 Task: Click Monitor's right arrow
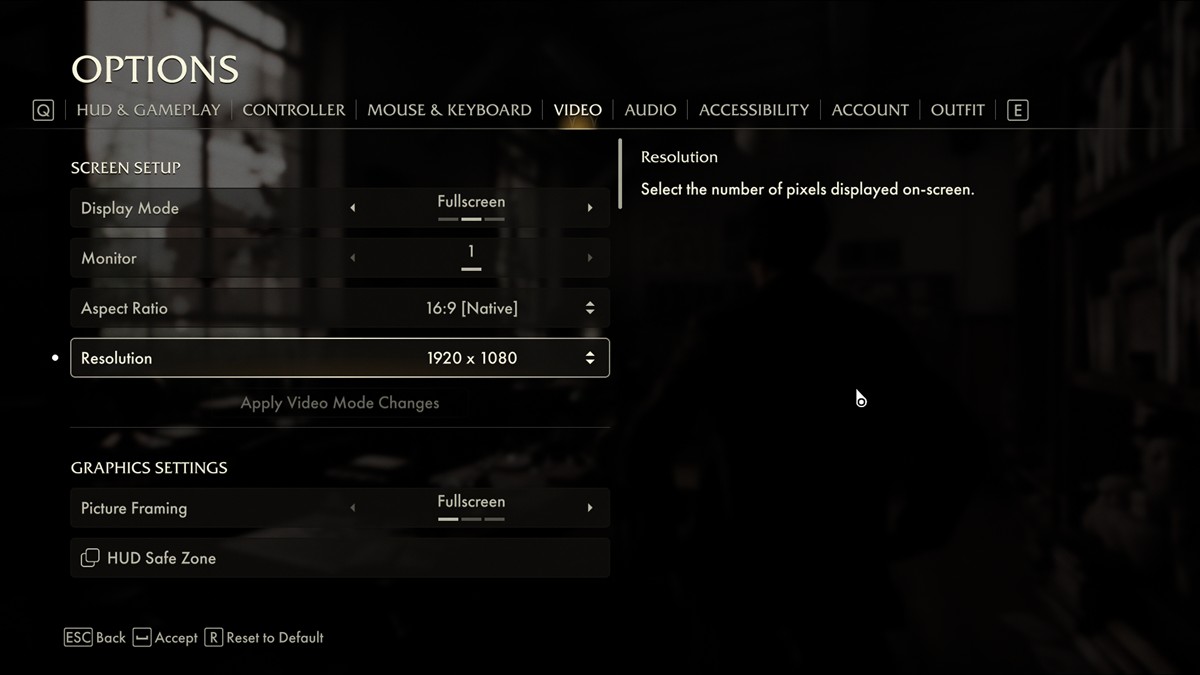590,258
